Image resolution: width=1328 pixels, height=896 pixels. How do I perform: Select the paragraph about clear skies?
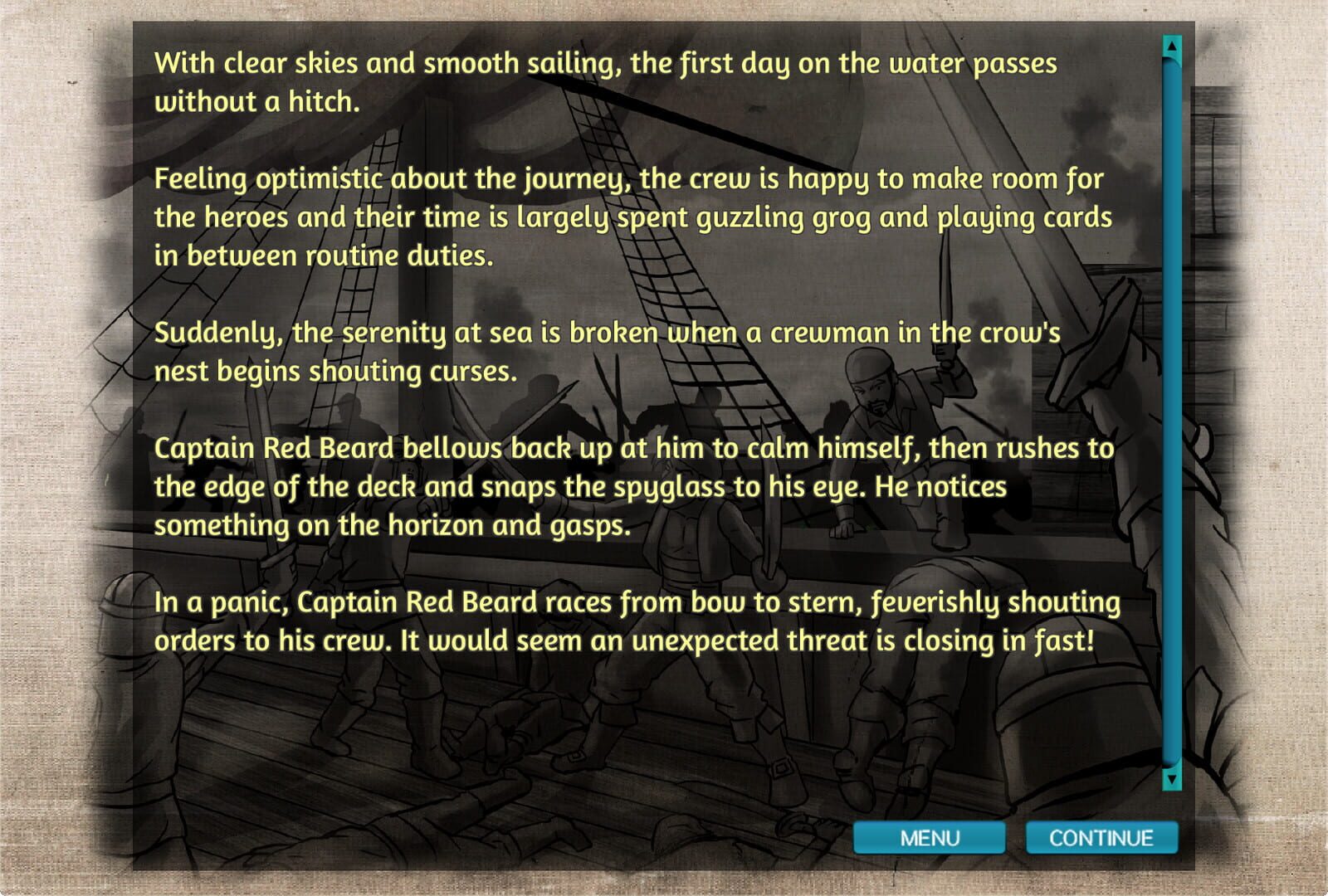606,79
